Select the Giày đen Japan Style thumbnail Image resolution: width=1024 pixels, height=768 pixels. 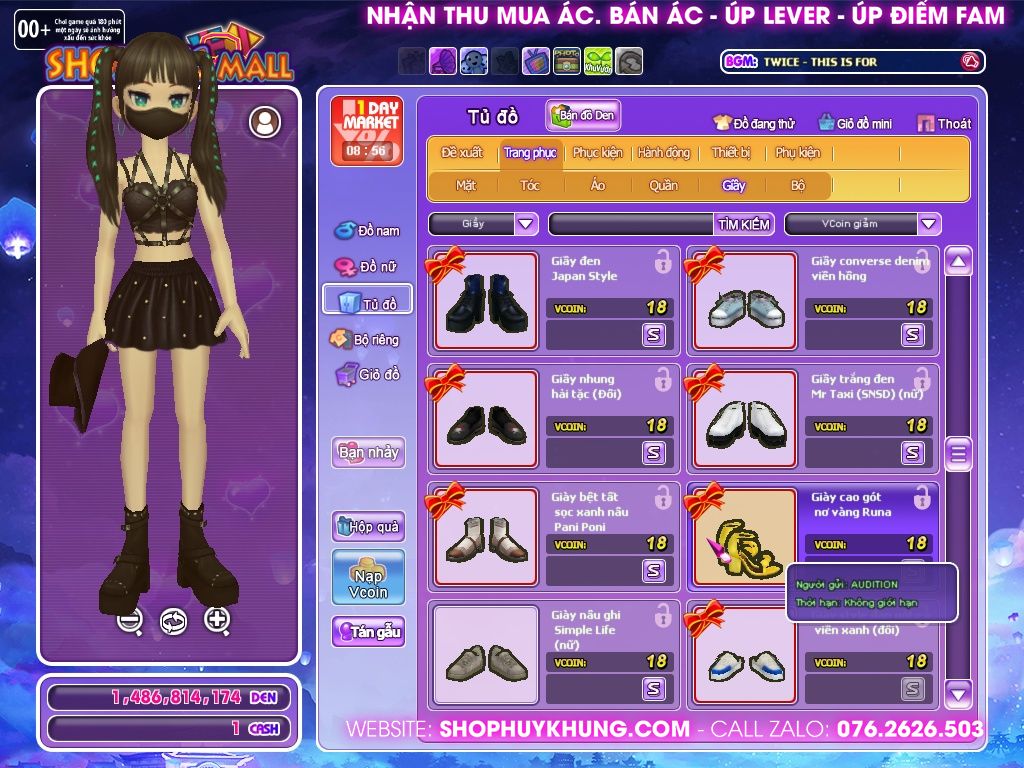[486, 301]
